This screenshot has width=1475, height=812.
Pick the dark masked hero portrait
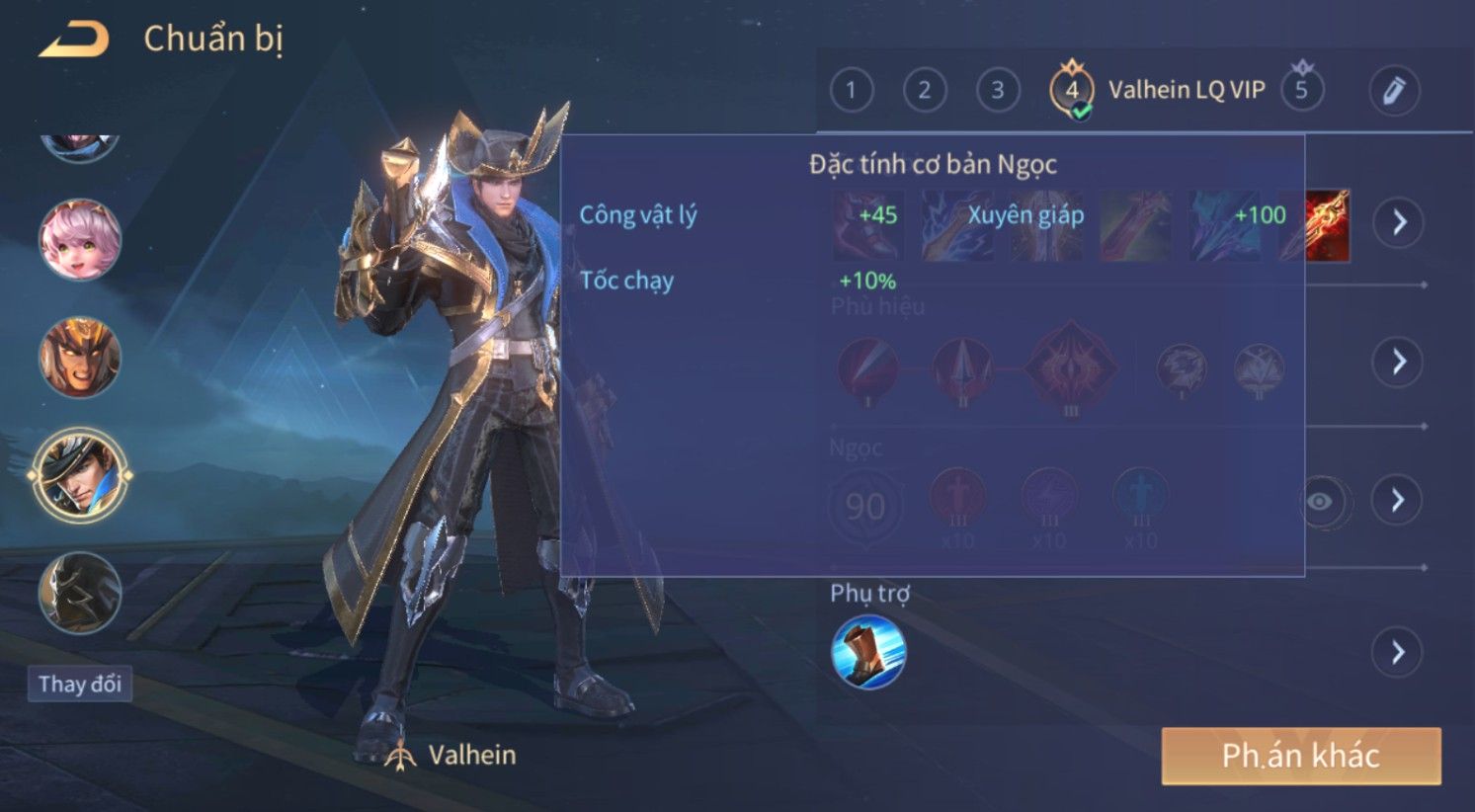click(x=79, y=593)
